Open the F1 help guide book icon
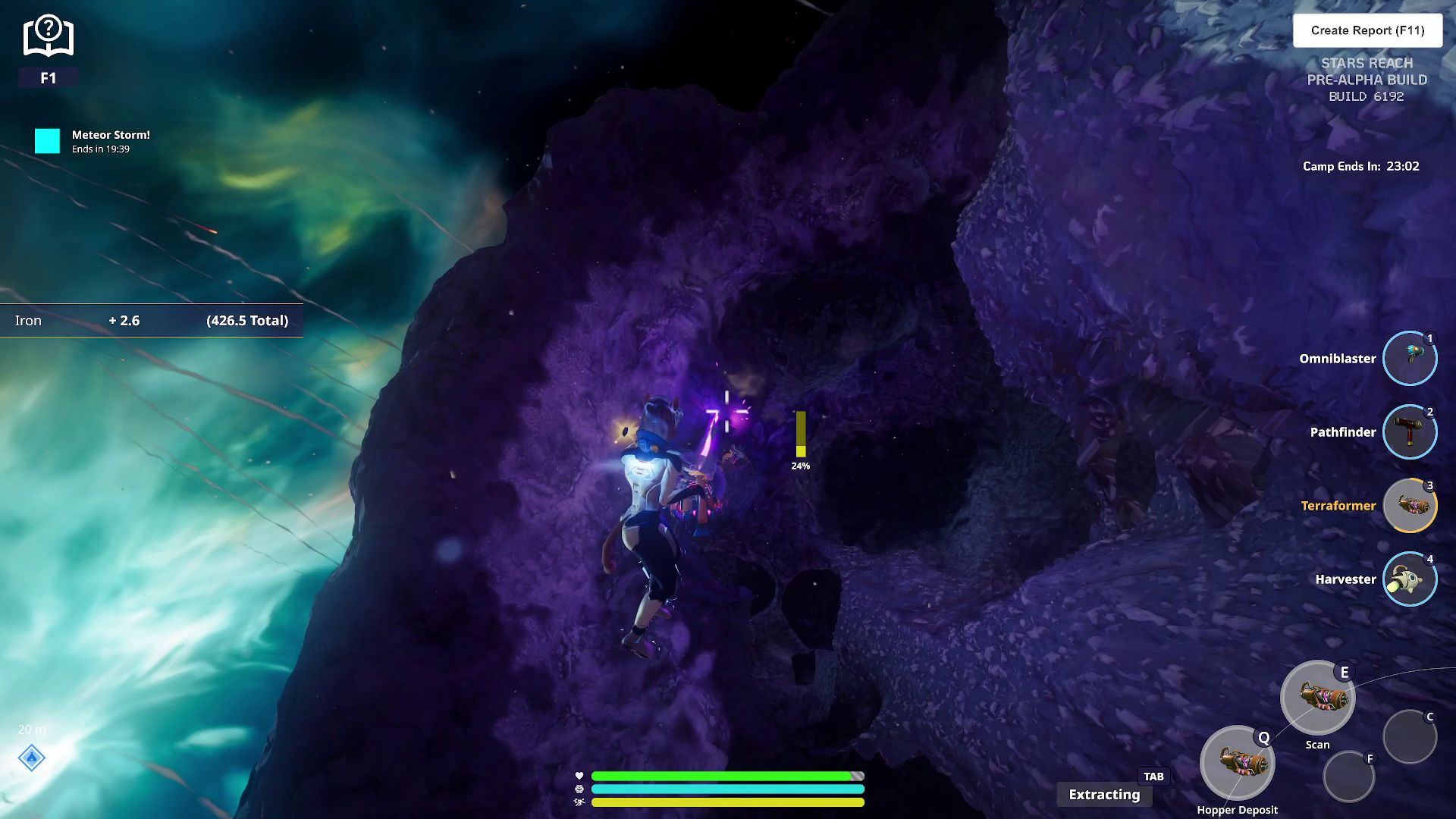This screenshot has width=1456, height=819. [x=48, y=36]
